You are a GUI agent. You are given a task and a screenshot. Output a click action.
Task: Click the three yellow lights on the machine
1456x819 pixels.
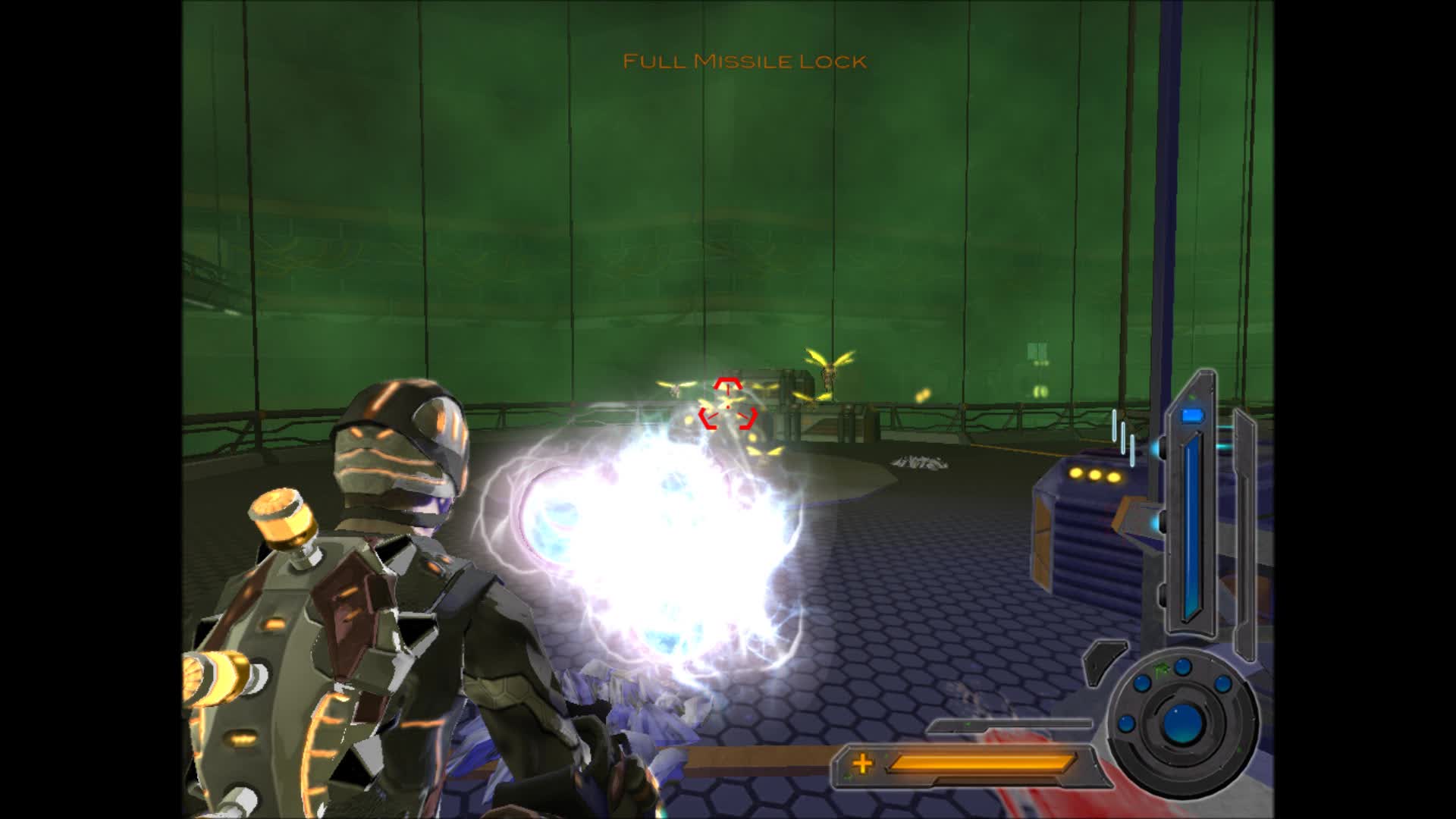tap(1094, 474)
